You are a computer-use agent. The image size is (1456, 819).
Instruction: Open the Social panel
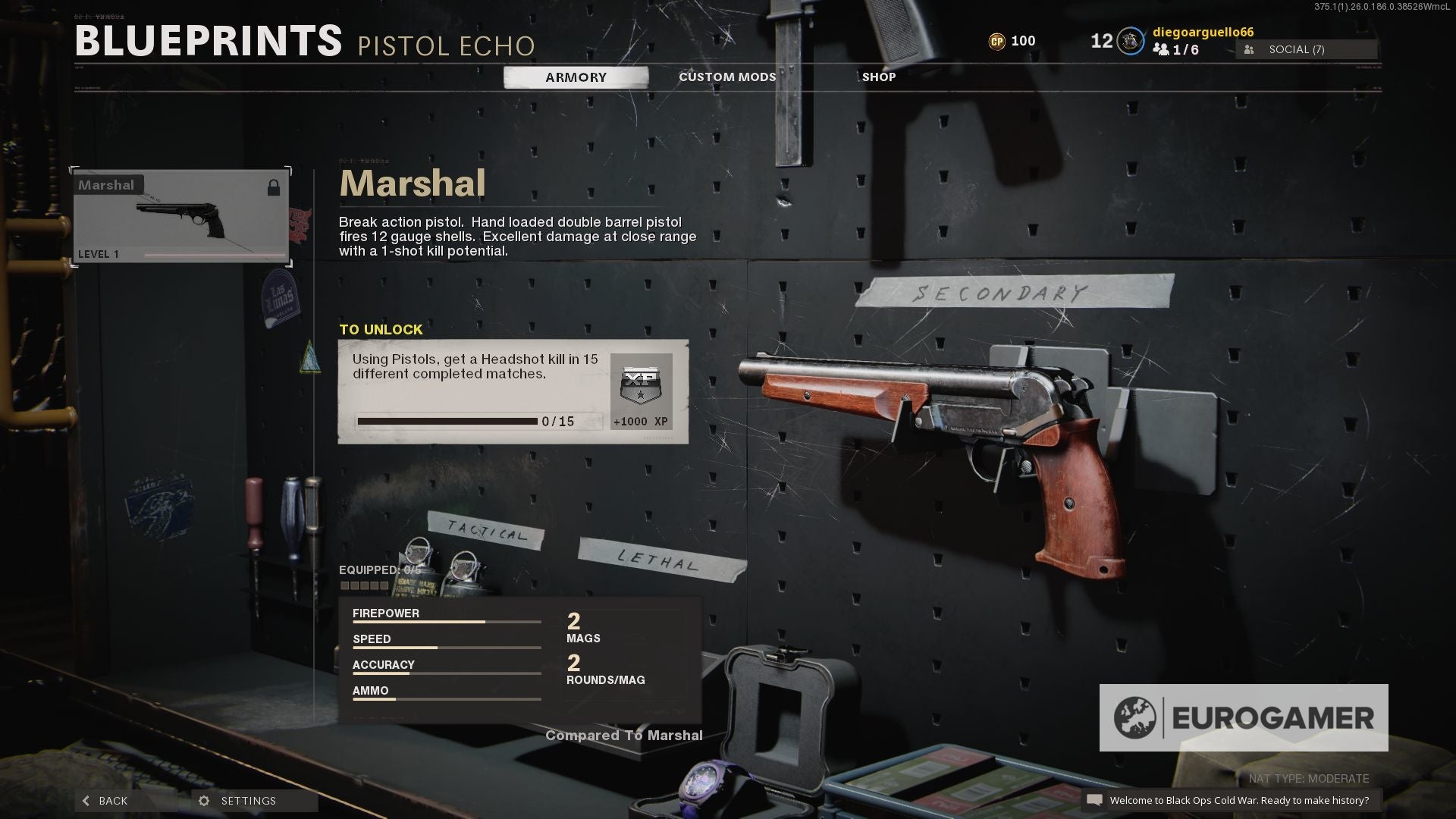(x=1306, y=50)
